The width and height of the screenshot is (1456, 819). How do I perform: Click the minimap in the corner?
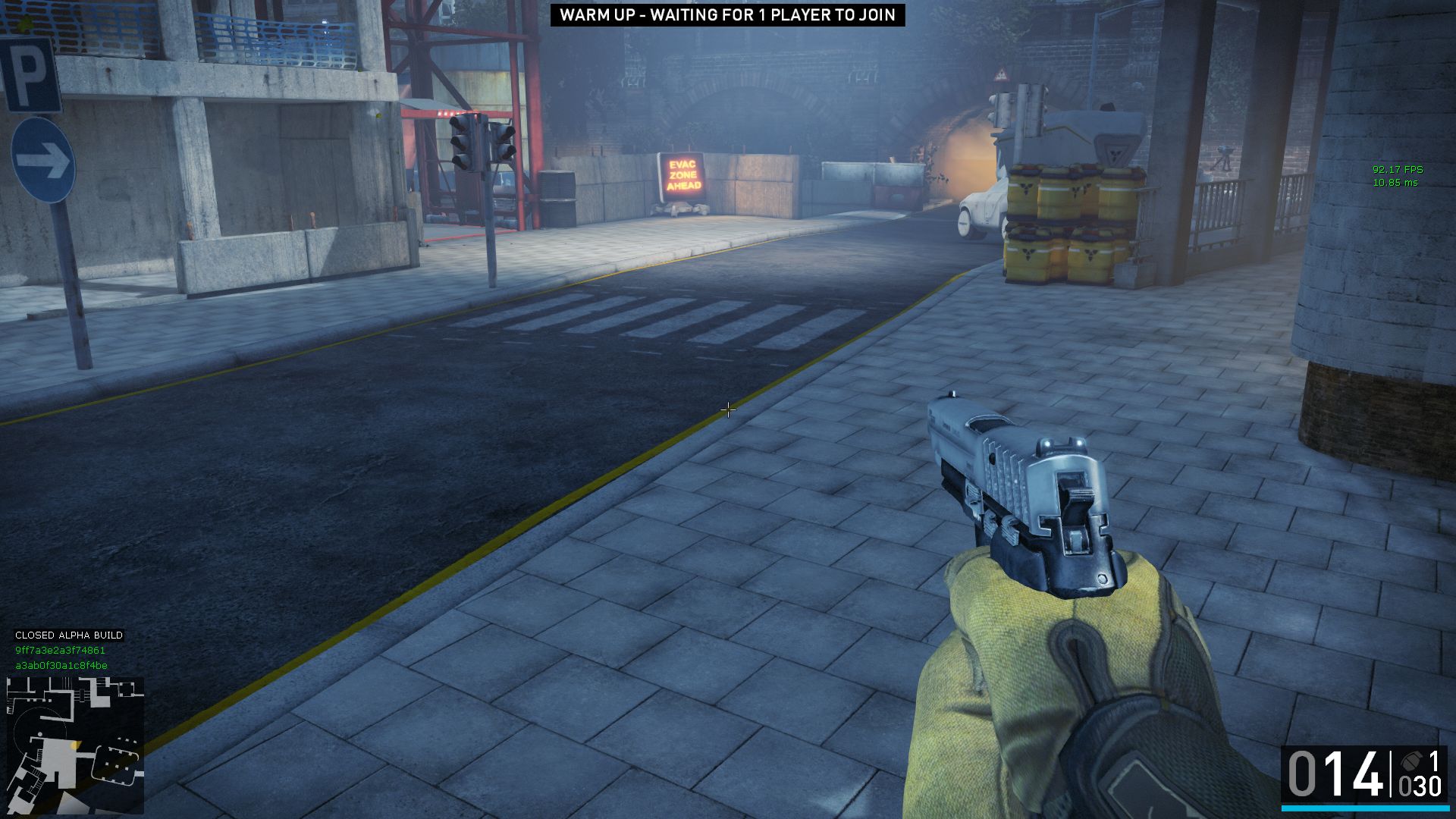click(74, 745)
